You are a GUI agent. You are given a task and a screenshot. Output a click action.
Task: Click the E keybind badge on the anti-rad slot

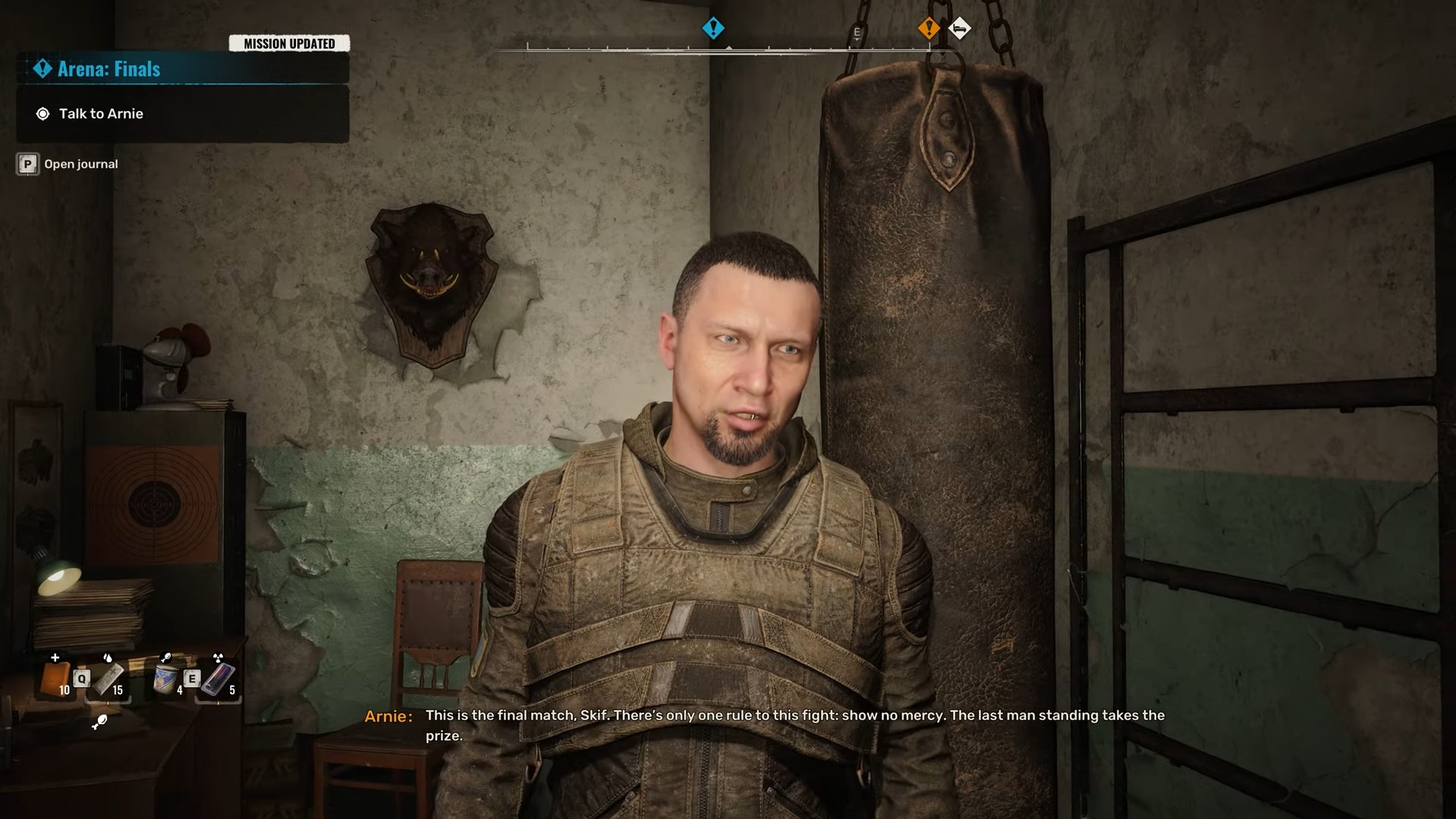[191, 679]
